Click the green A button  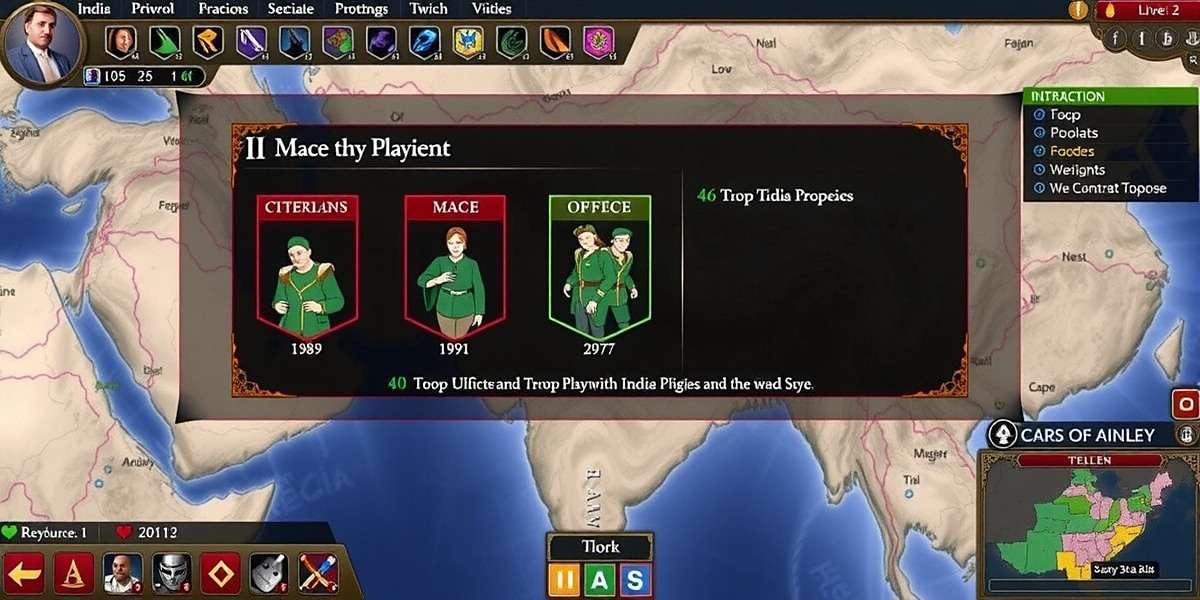tap(600, 580)
